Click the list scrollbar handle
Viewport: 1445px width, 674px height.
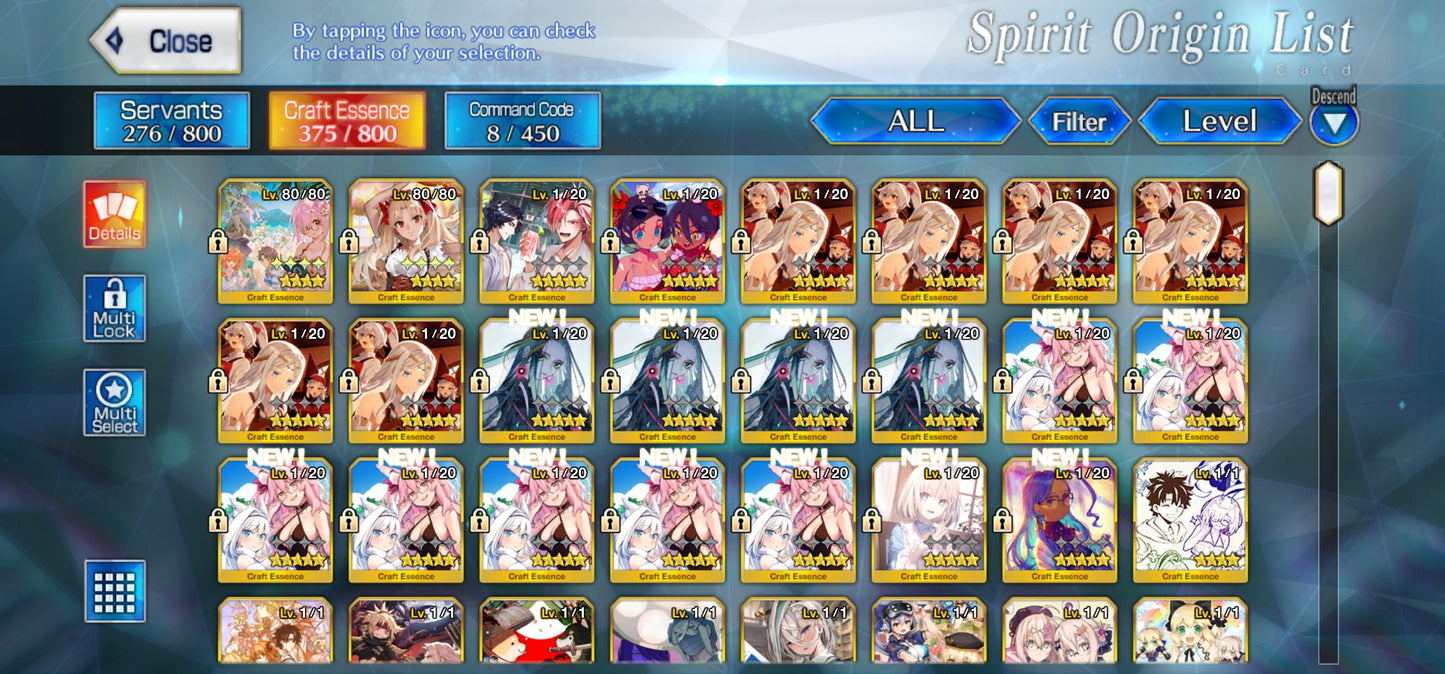coord(1327,193)
